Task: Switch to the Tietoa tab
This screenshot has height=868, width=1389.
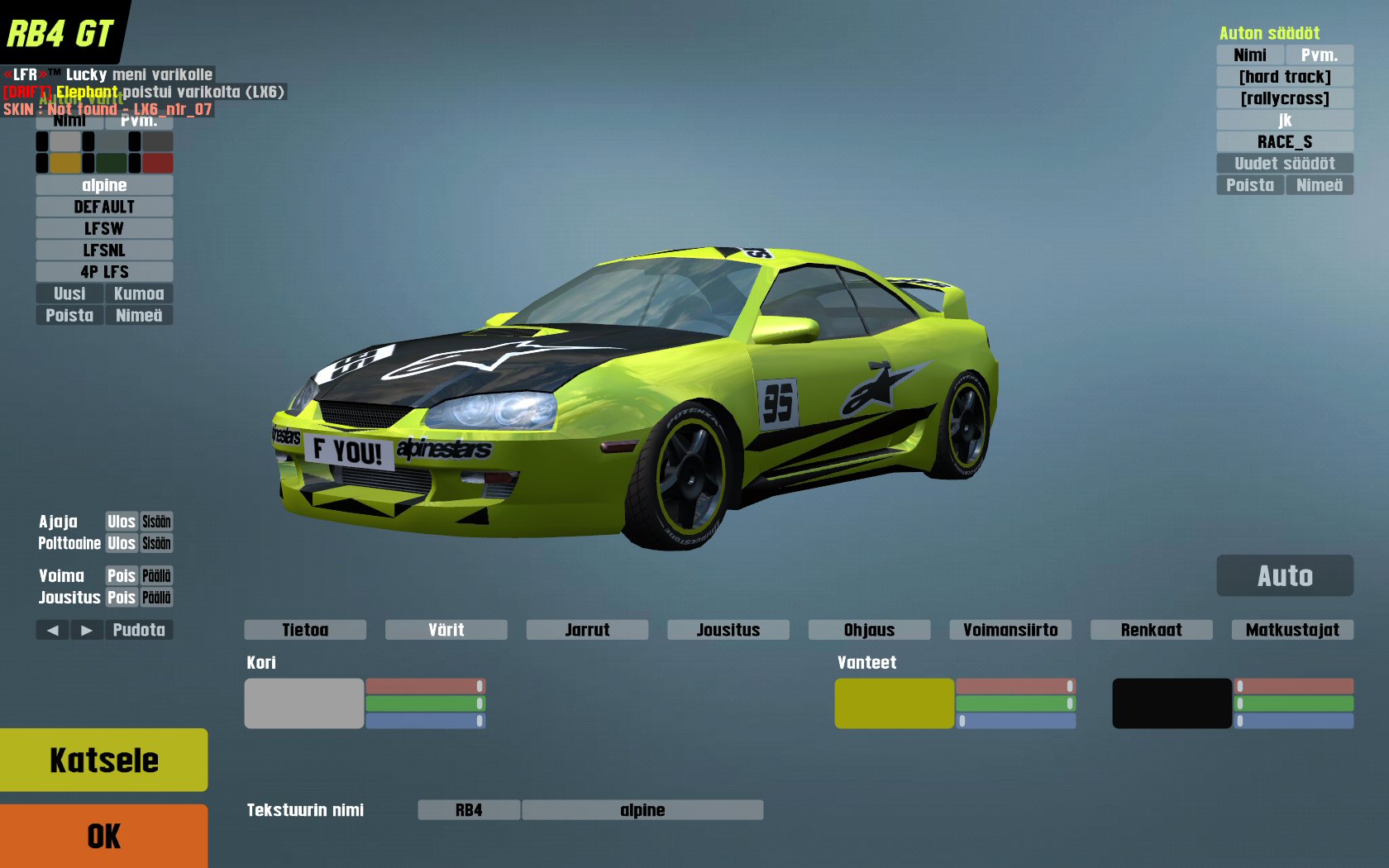Action: coord(305,630)
